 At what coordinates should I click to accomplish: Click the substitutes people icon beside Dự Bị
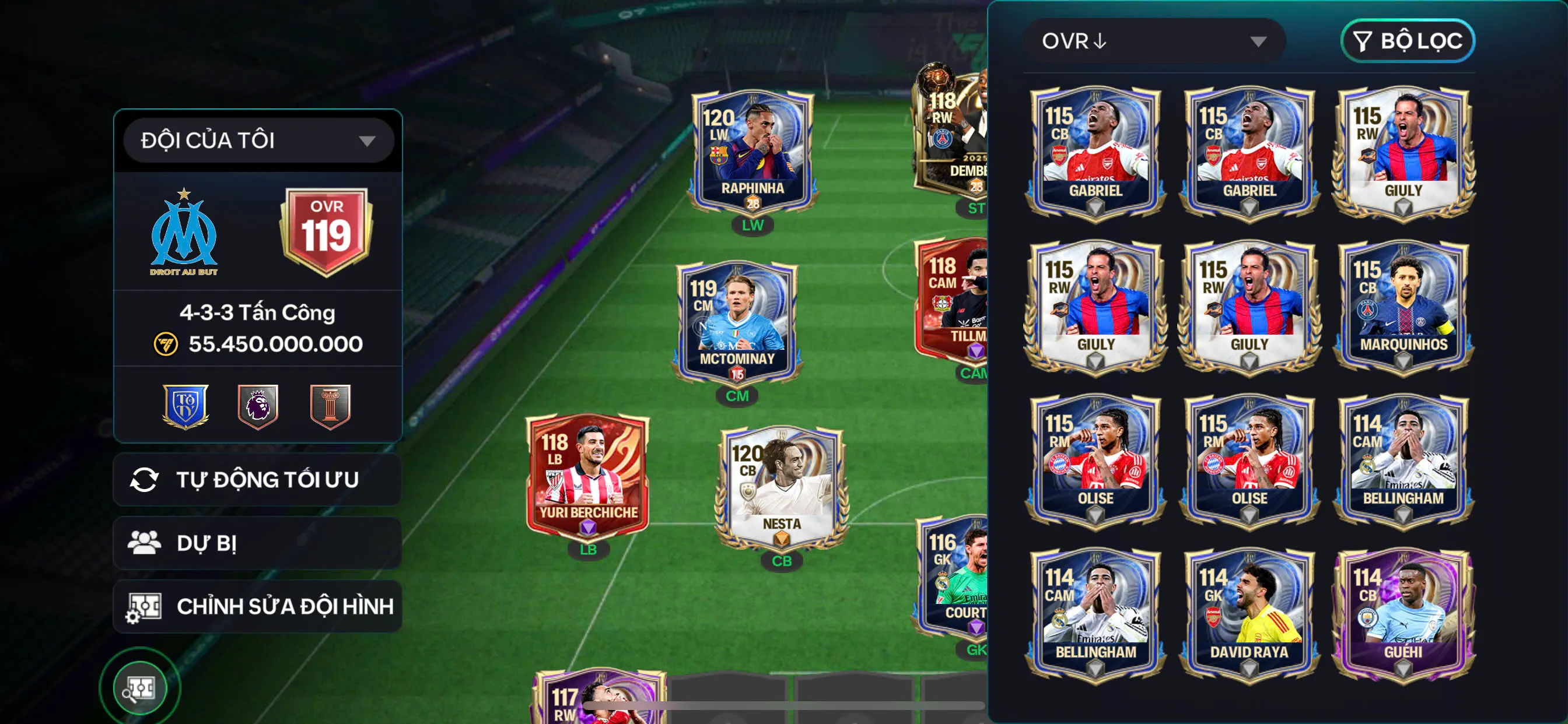(x=145, y=543)
